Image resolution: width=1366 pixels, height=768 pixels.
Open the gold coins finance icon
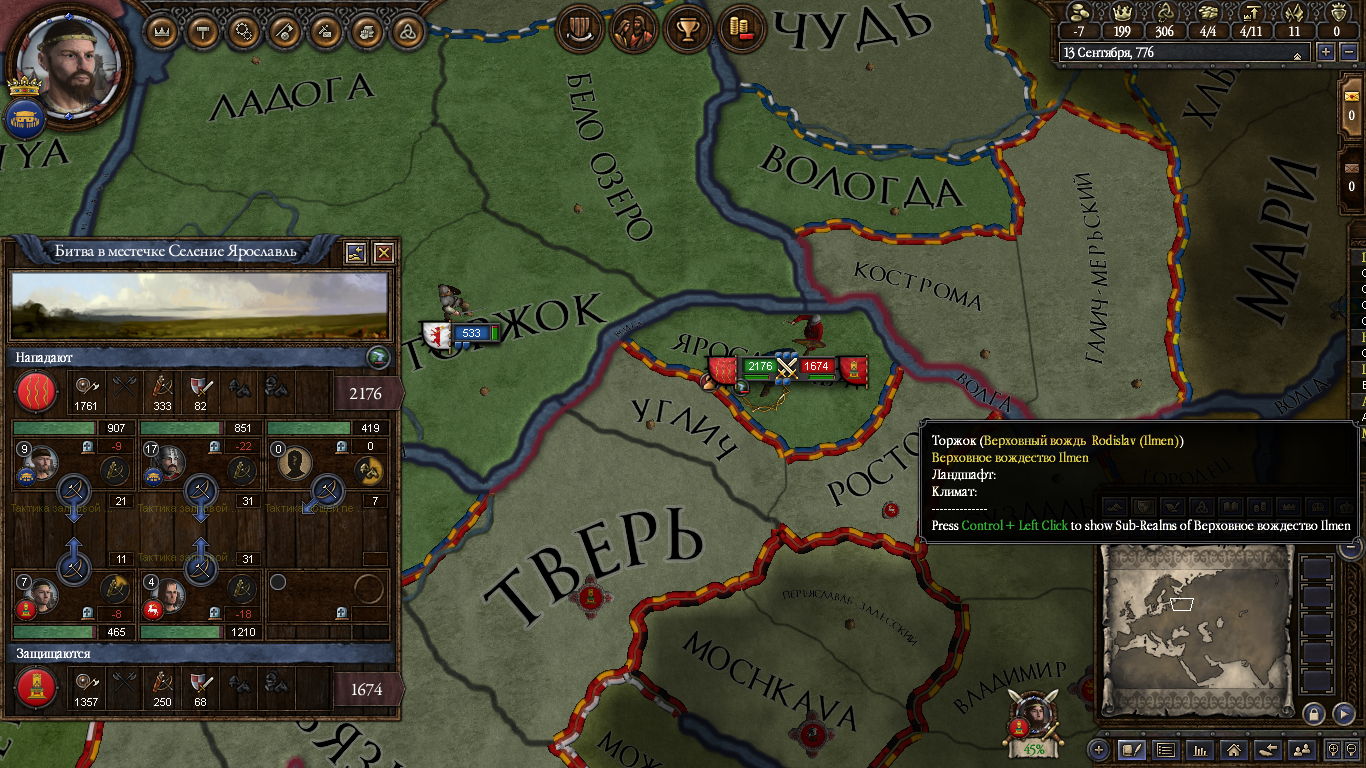[739, 28]
